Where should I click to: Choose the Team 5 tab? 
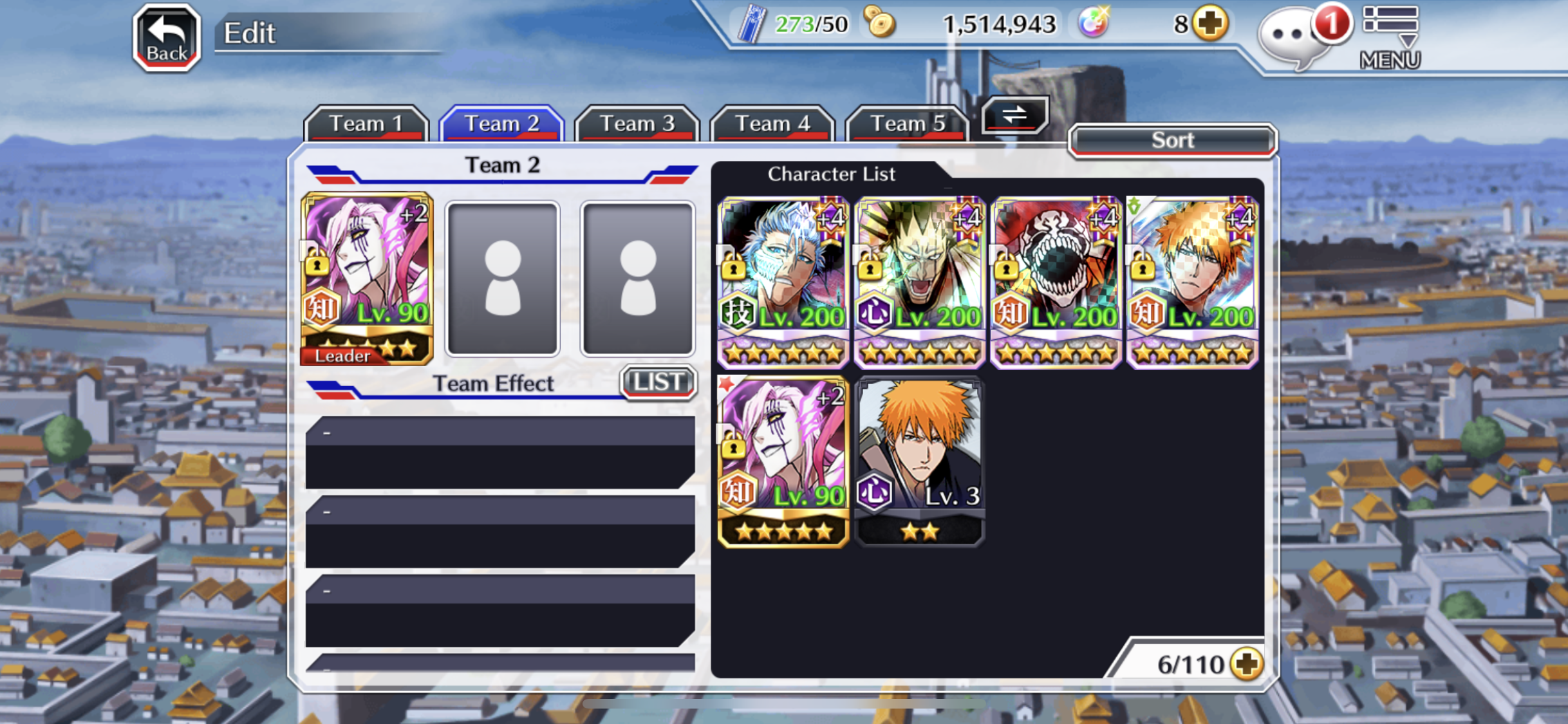[907, 123]
